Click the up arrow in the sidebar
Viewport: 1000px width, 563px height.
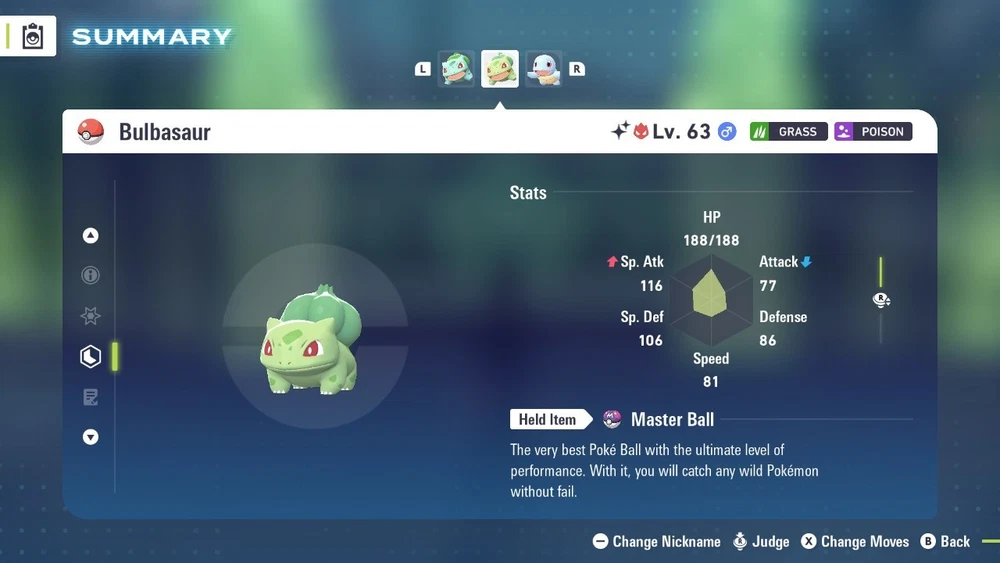(91, 236)
